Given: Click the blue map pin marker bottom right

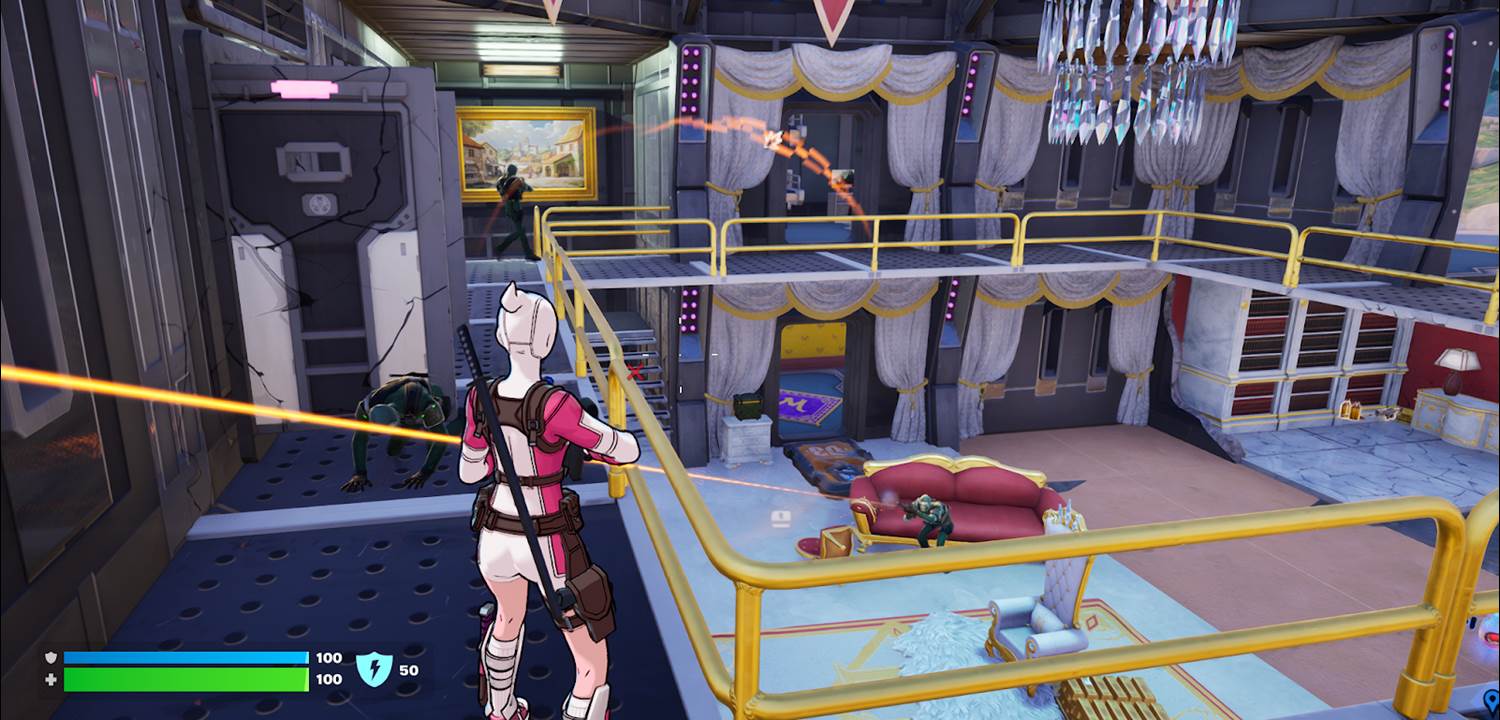Looking at the screenshot, I should pos(1492,700).
